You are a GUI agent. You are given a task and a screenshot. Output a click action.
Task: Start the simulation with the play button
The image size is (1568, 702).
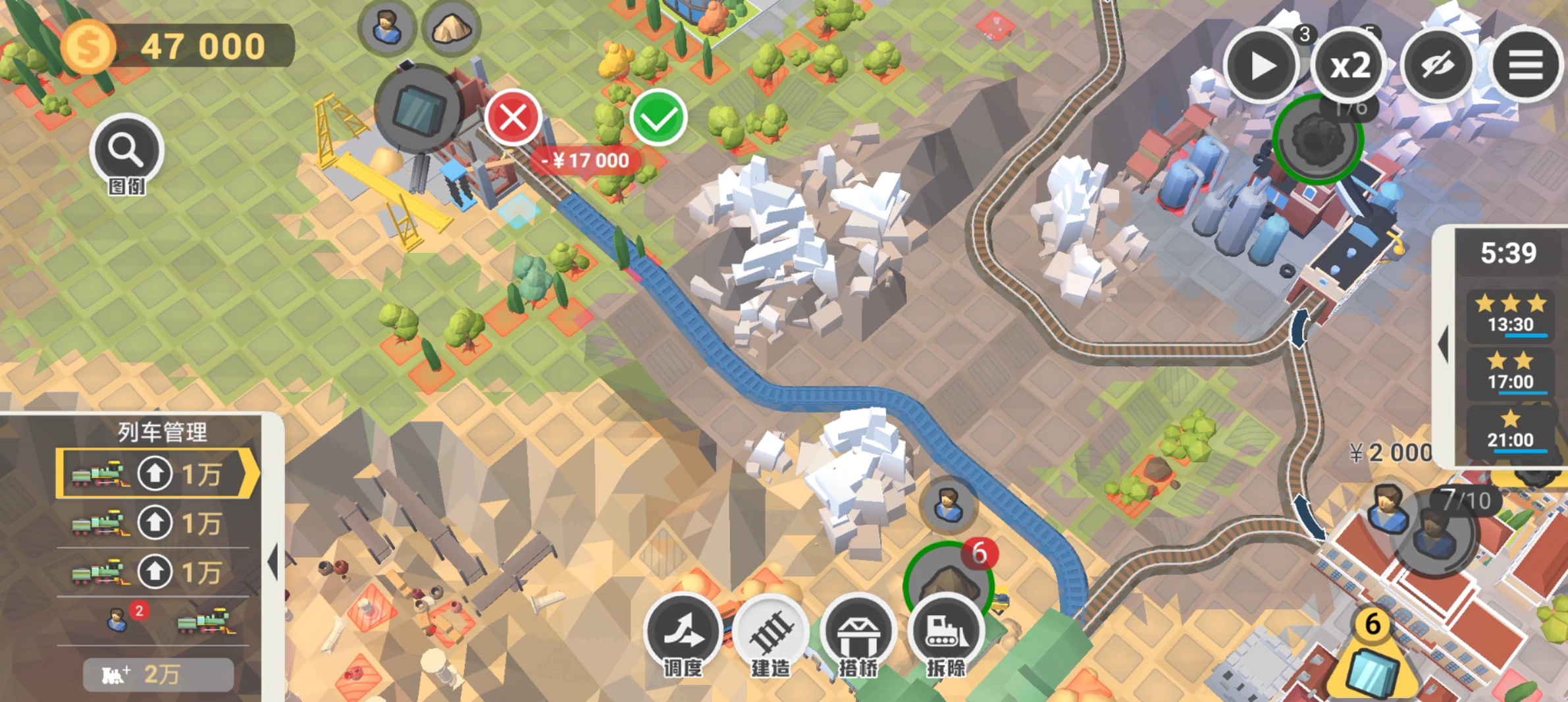click(x=1261, y=66)
